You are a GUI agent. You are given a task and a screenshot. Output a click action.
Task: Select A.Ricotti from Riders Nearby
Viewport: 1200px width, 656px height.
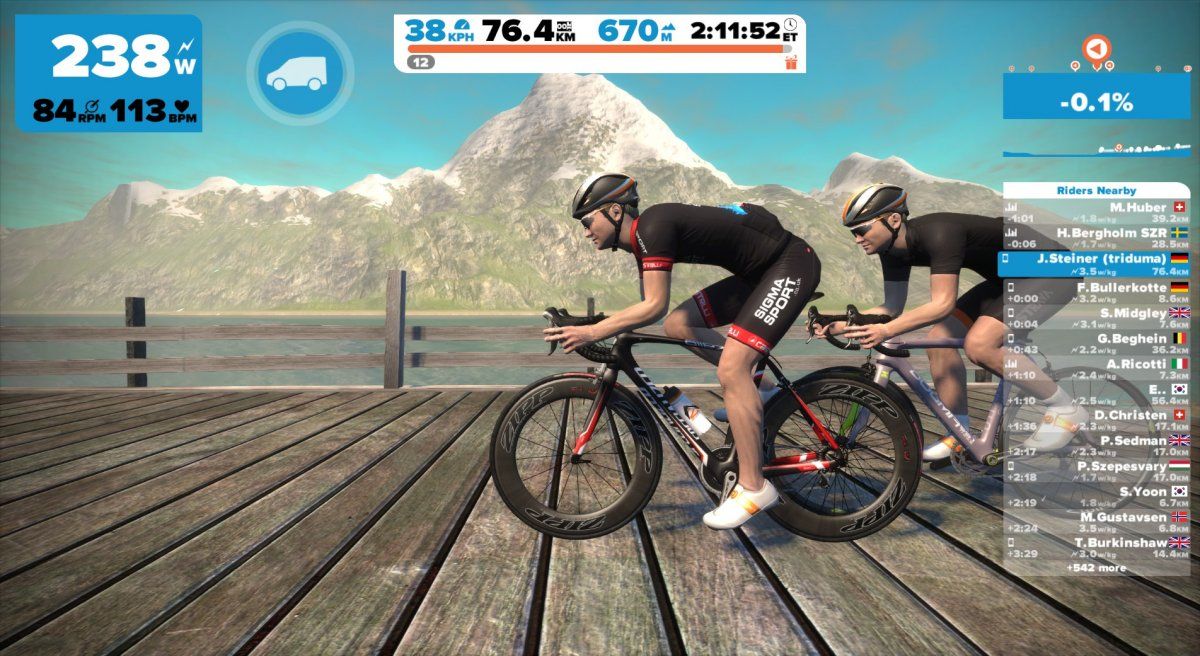pos(1097,369)
